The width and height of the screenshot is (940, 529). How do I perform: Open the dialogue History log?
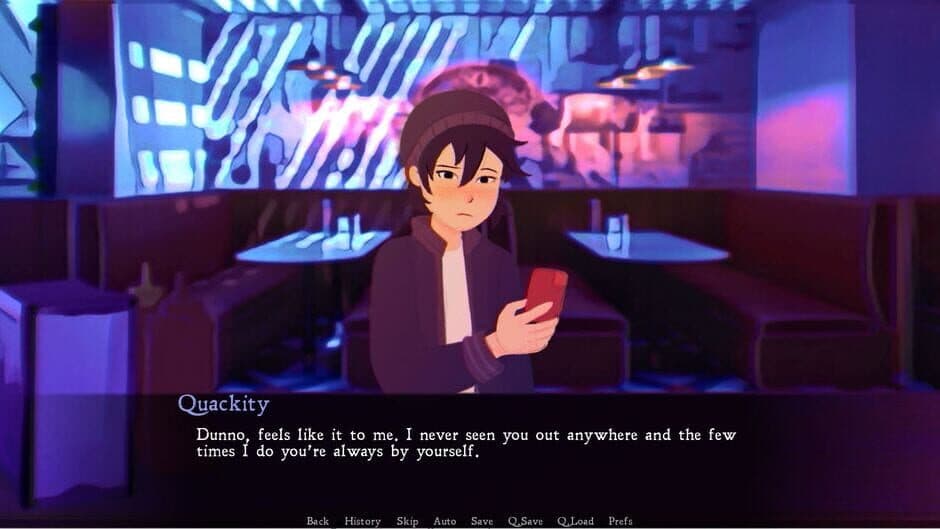tap(362, 521)
